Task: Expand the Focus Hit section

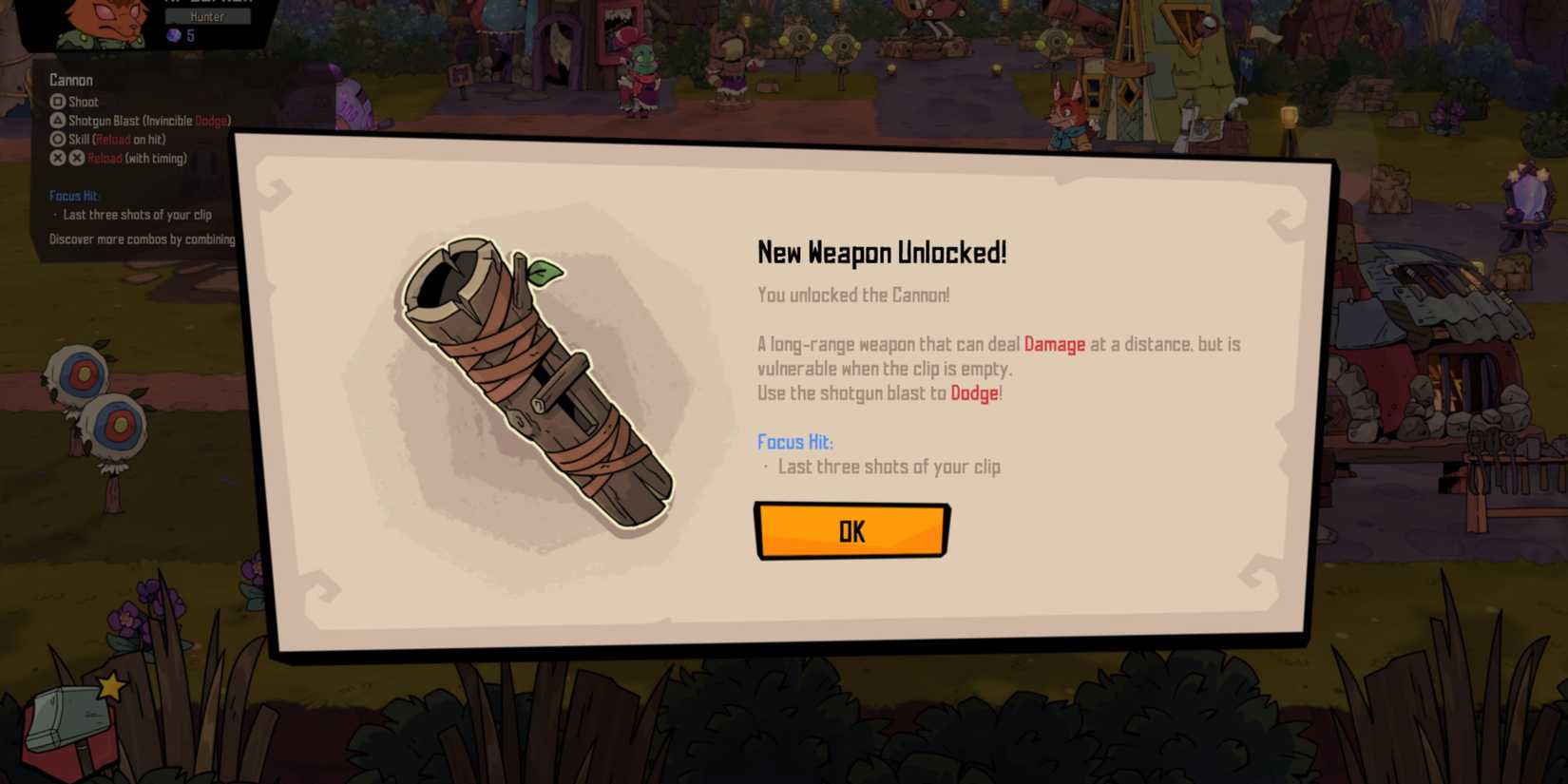Action: coord(75,196)
